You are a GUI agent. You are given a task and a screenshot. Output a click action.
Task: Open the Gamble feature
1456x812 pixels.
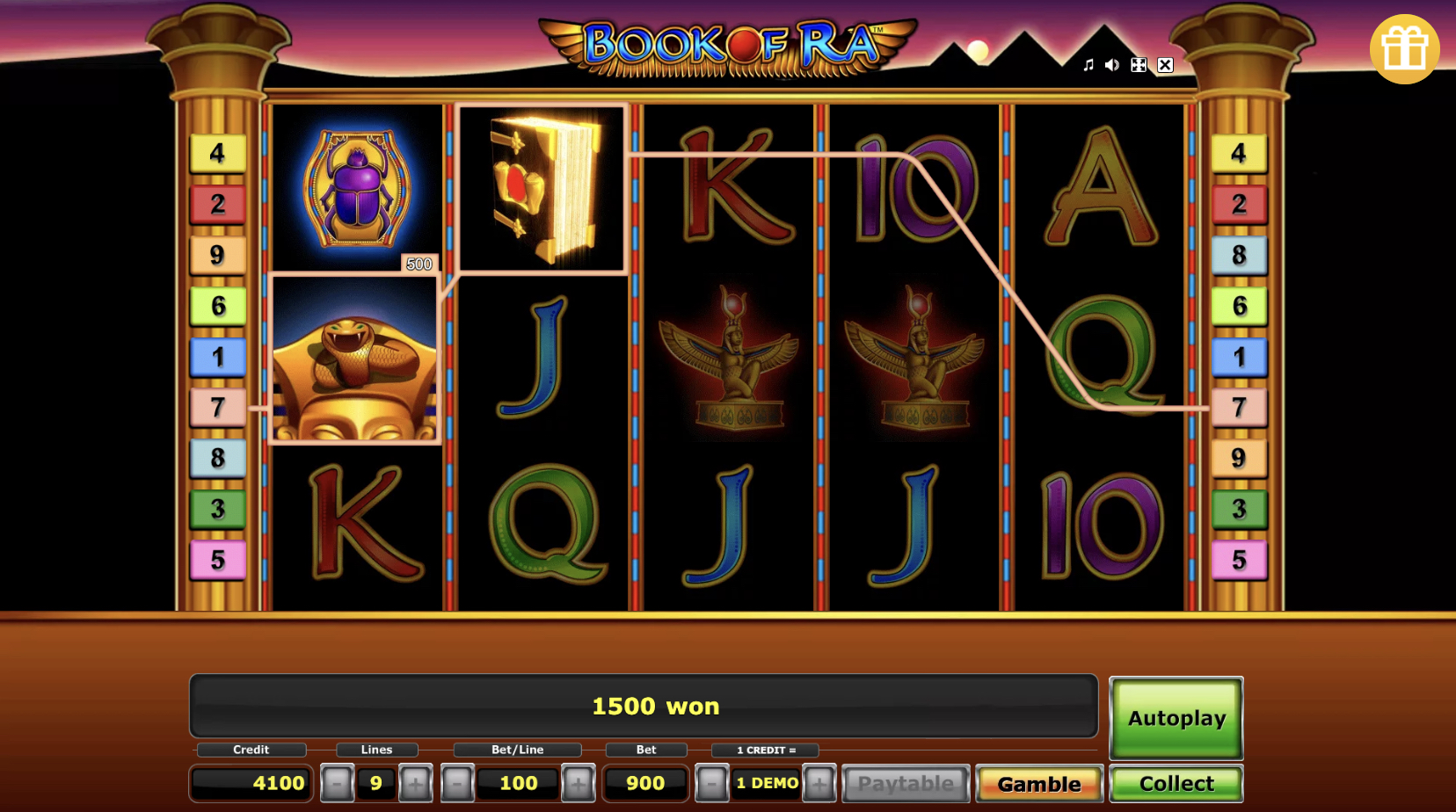pos(1039,783)
